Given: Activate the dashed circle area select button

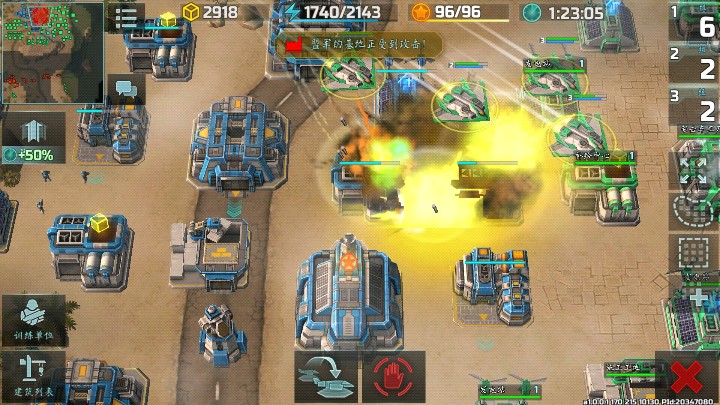Looking at the screenshot, I should tap(694, 208).
